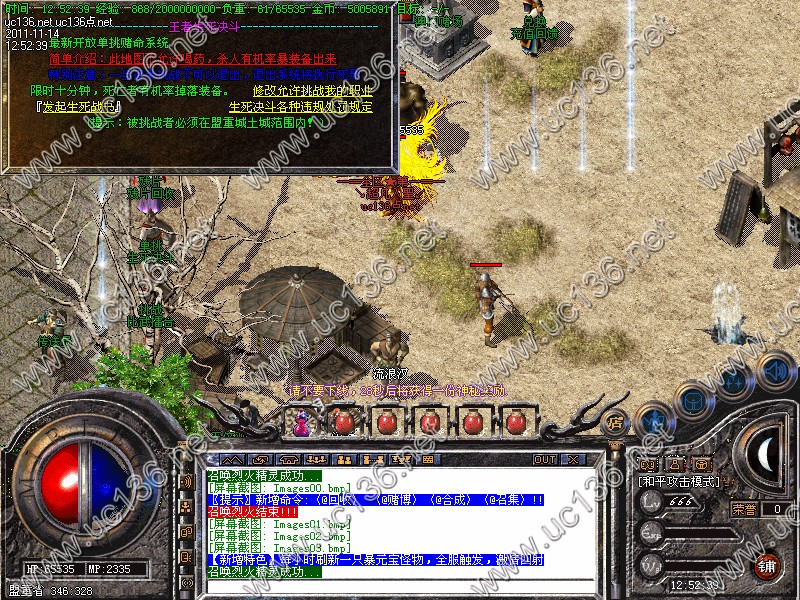Toggle the speaker sound button
The height and width of the screenshot is (600, 800).
(777, 369)
